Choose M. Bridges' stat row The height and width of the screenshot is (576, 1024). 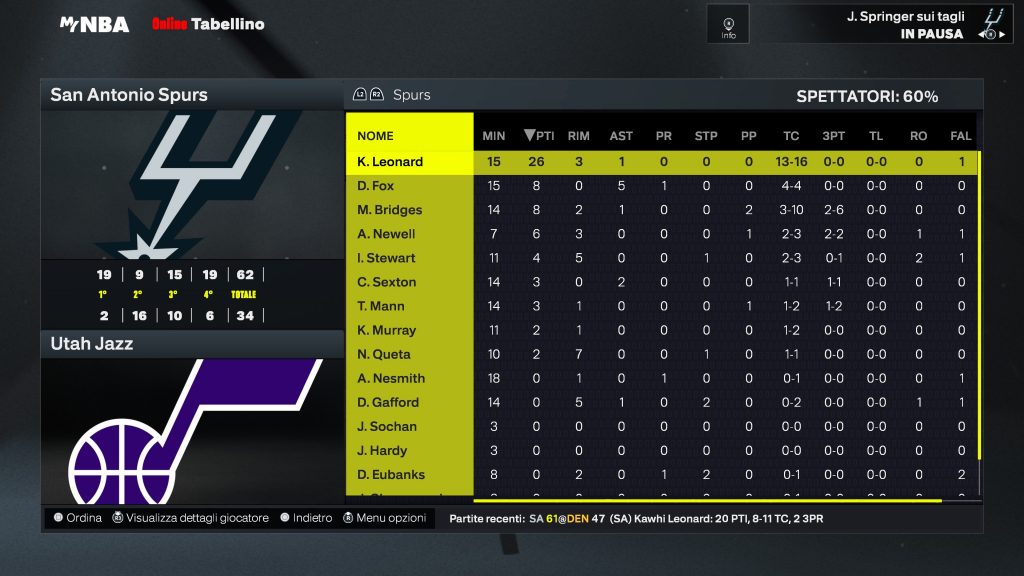click(390, 210)
